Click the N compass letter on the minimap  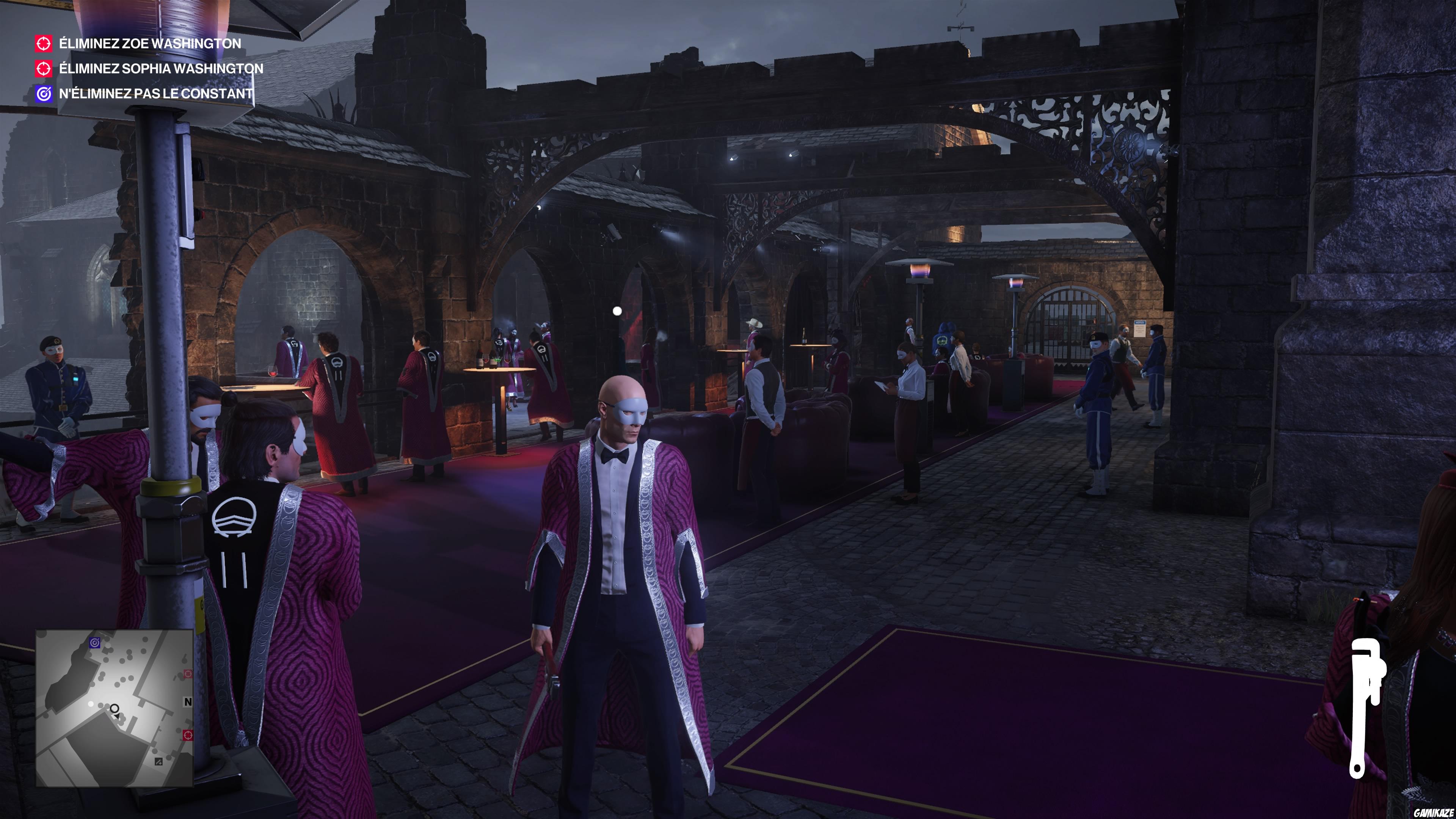[188, 701]
